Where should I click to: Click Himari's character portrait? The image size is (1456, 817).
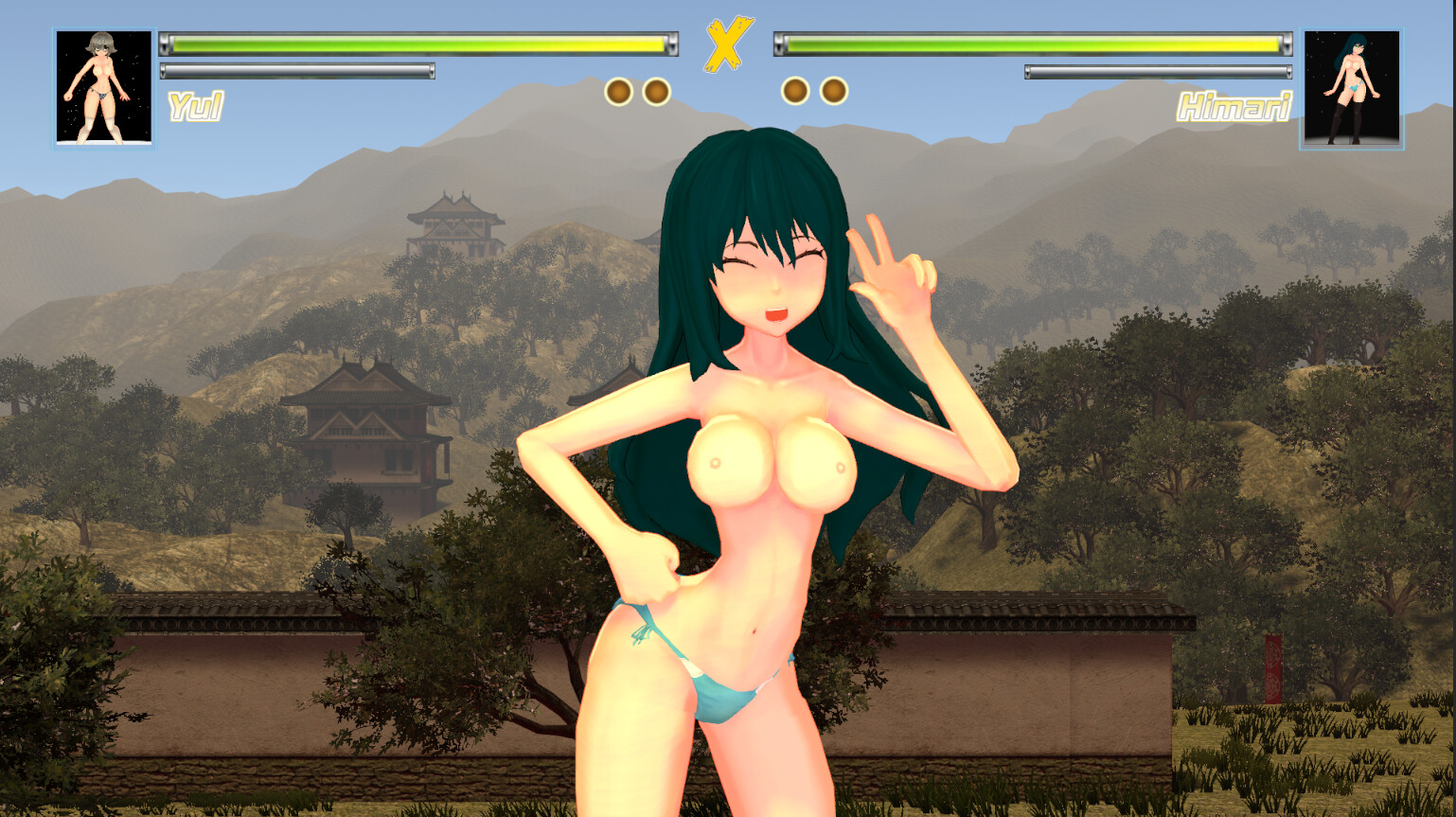pos(1352,87)
